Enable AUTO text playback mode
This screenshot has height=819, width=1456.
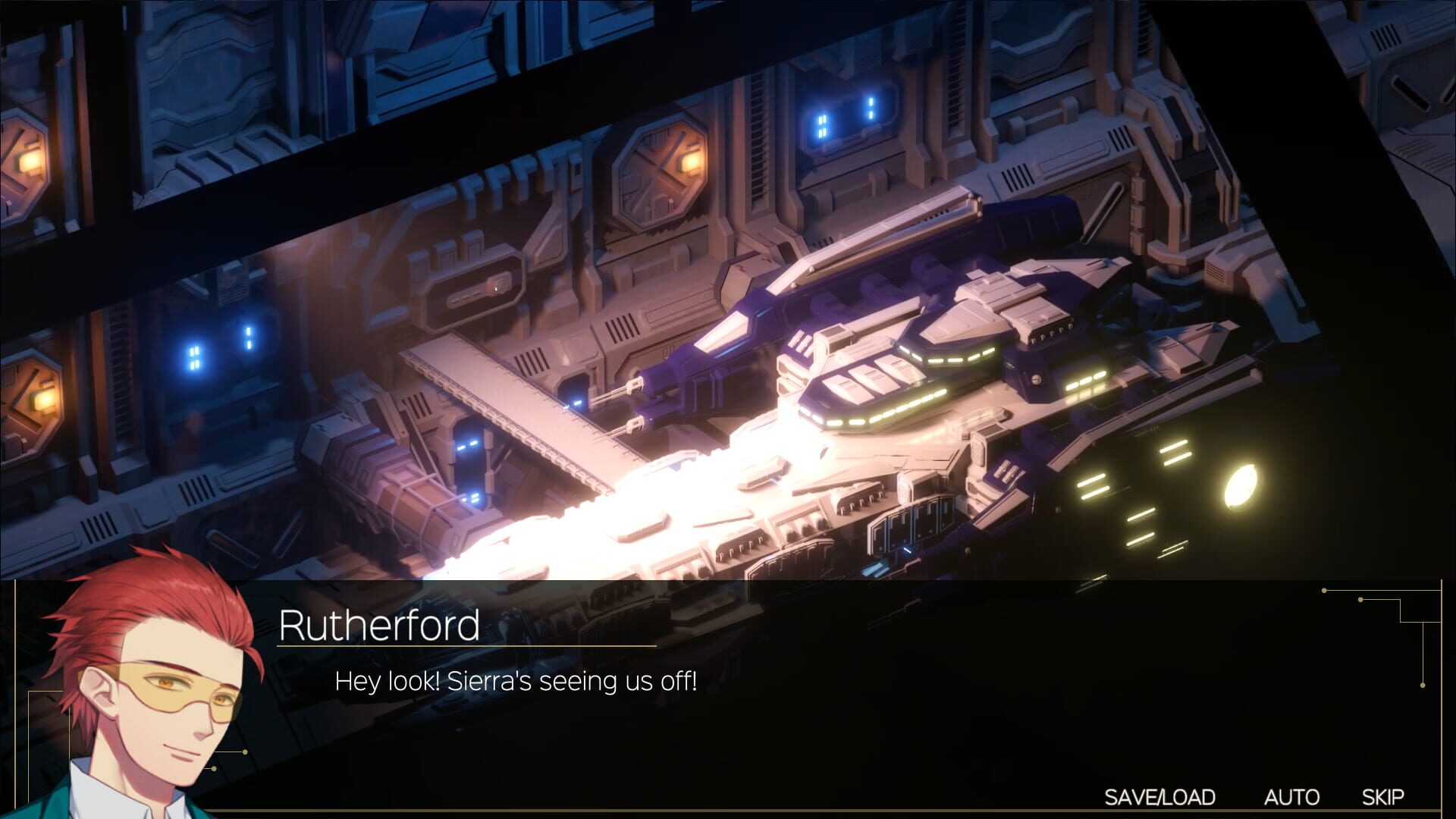[1293, 797]
